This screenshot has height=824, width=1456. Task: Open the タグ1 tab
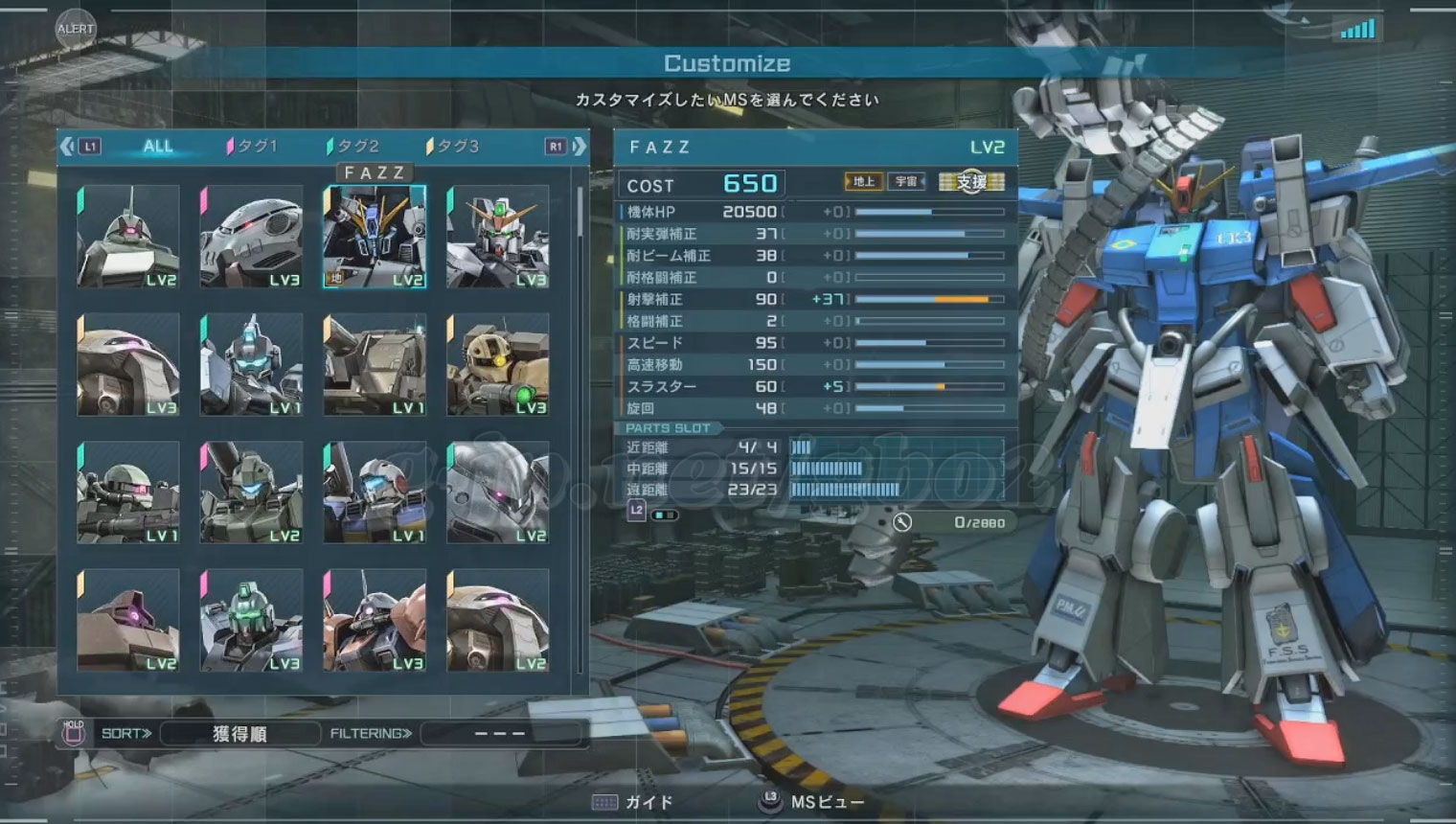(252, 147)
